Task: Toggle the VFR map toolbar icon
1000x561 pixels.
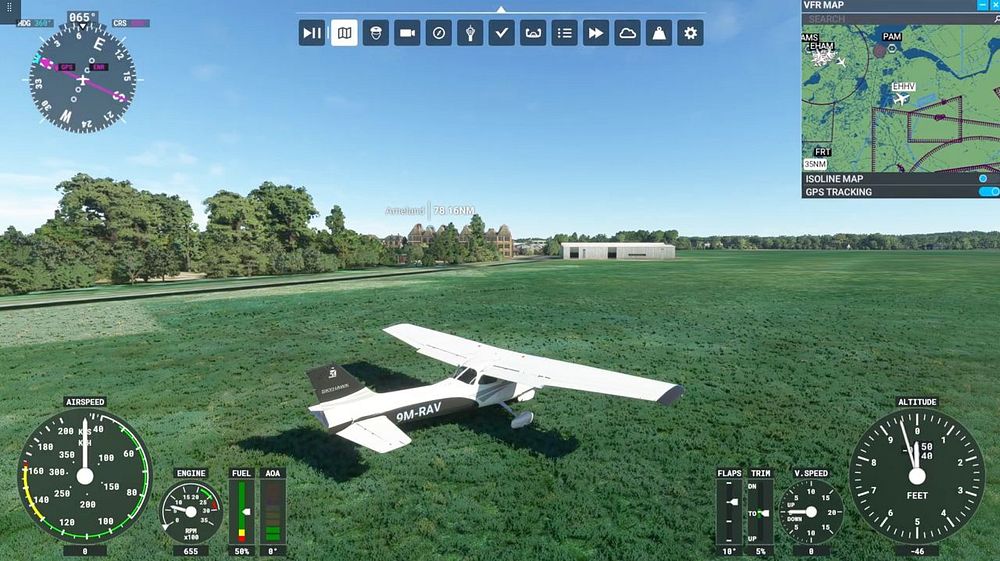Action: [x=344, y=33]
